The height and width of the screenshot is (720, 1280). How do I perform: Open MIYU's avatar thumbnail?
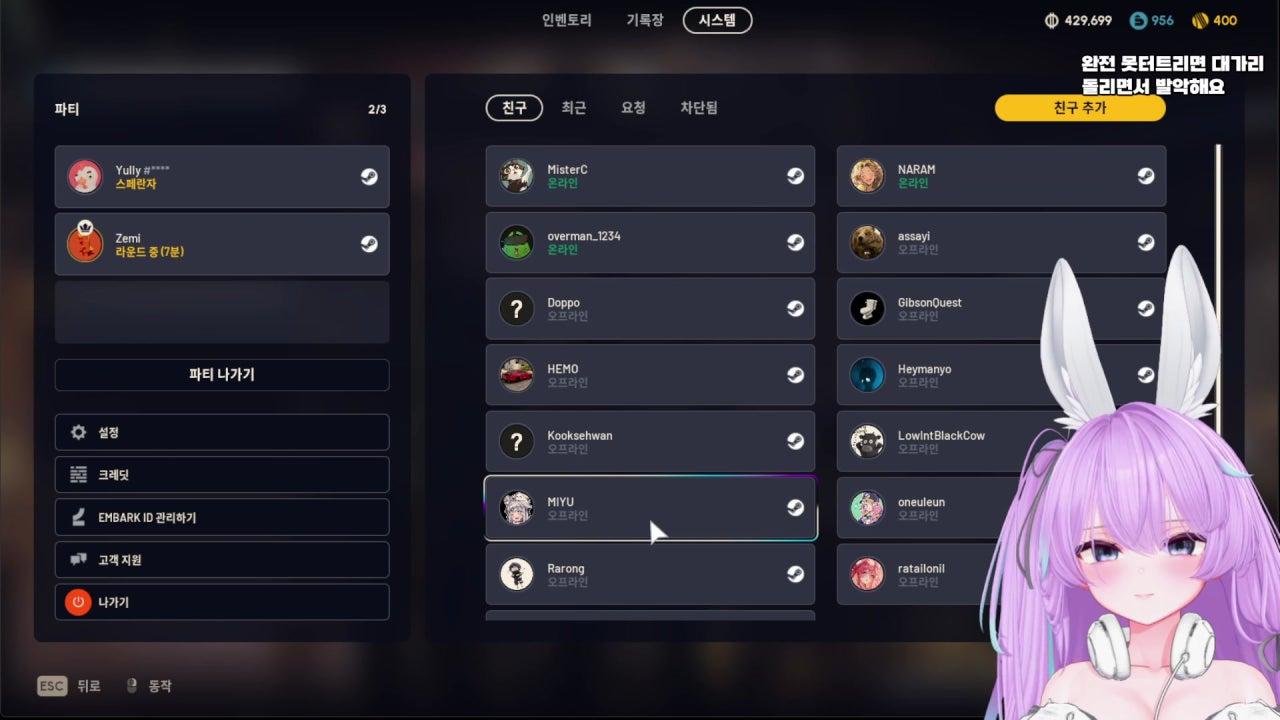pos(516,507)
